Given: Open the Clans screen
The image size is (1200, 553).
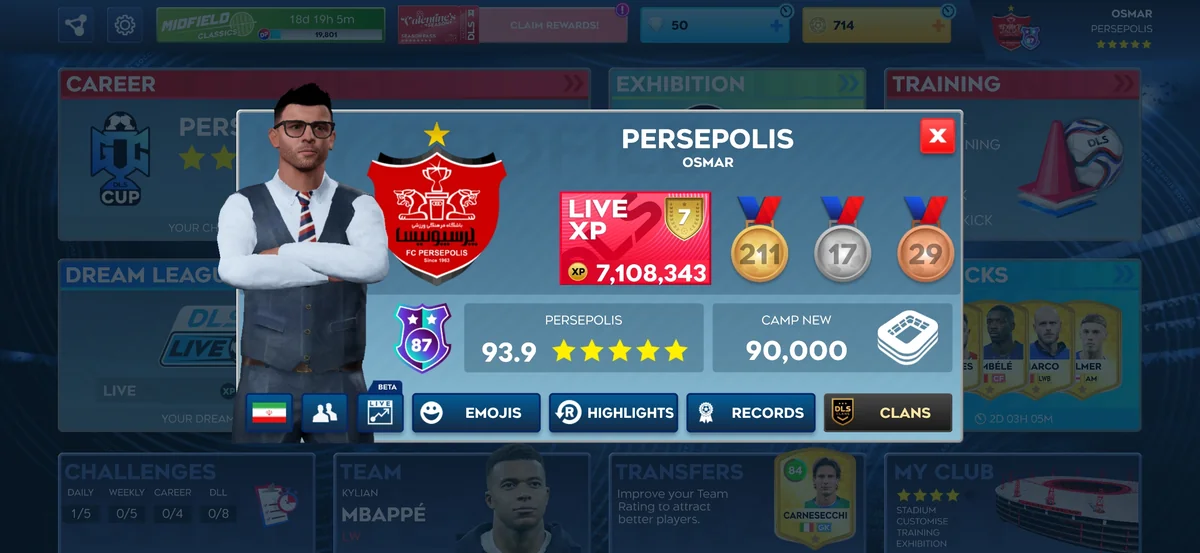Looking at the screenshot, I should point(888,413).
